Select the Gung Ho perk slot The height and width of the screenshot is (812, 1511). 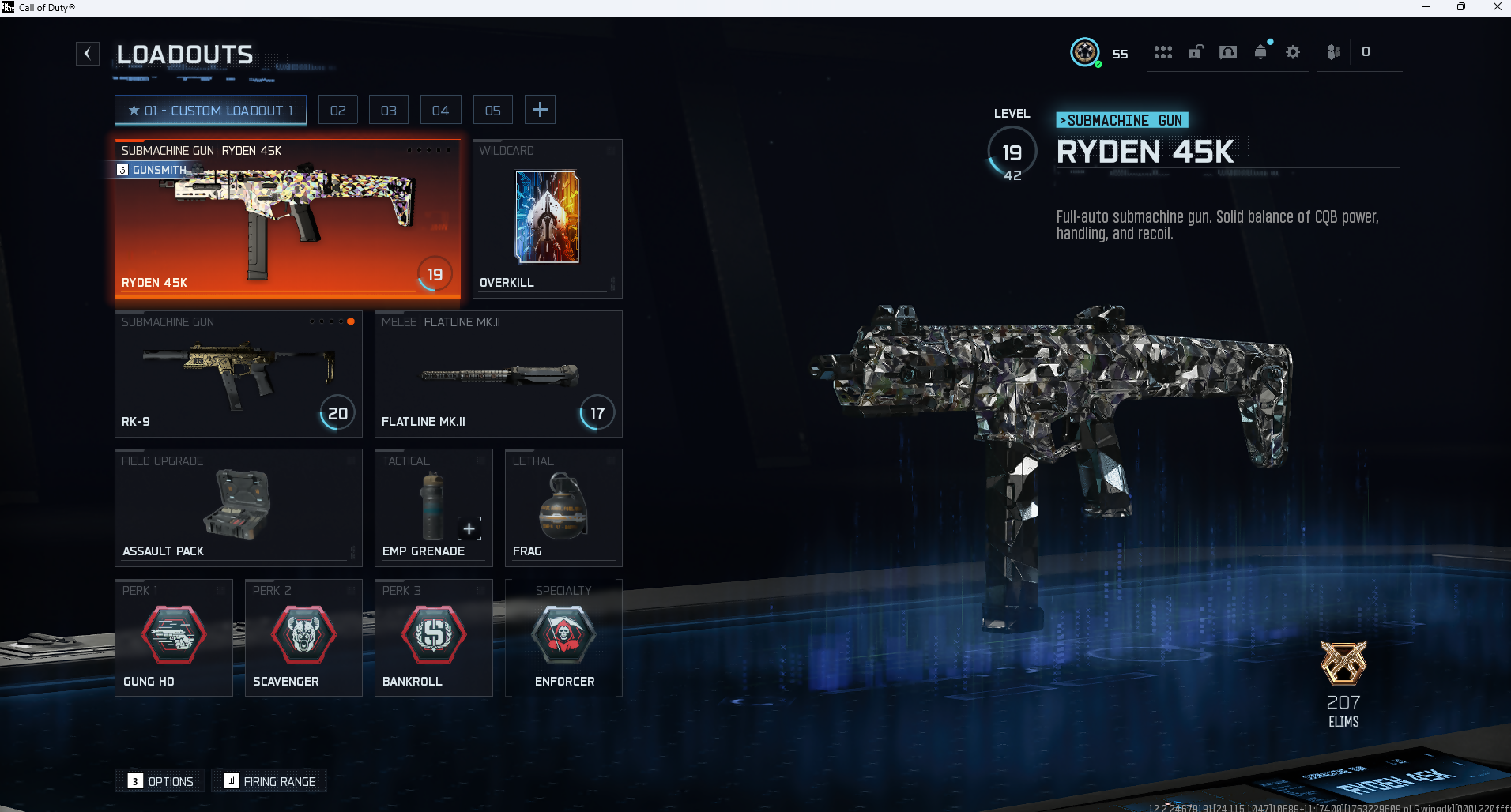(174, 637)
